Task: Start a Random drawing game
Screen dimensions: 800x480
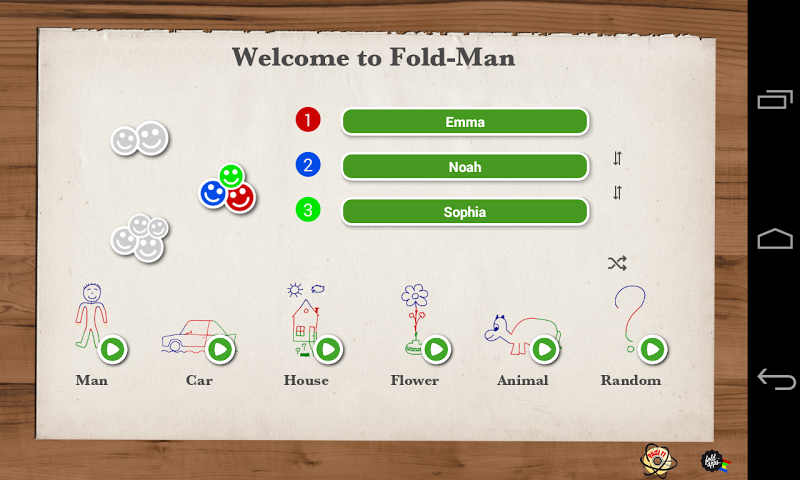Action: pyautogui.click(x=652, y=349)
